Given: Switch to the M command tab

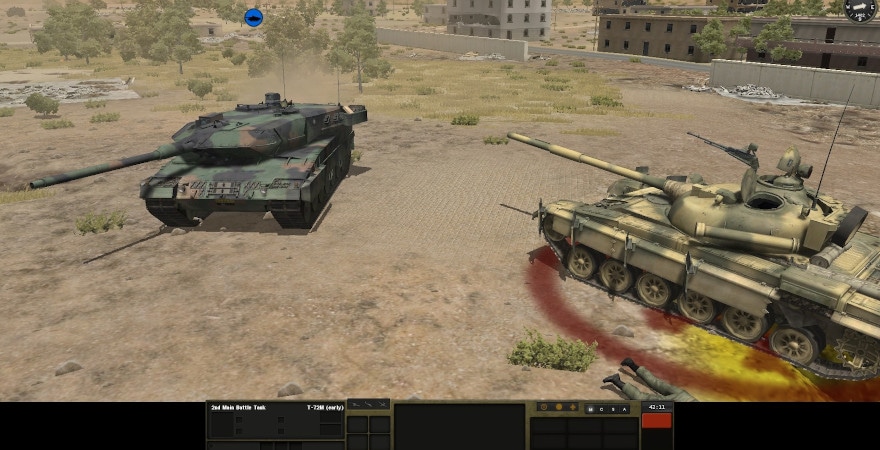Looking at the screenshot, I should 590,409.
